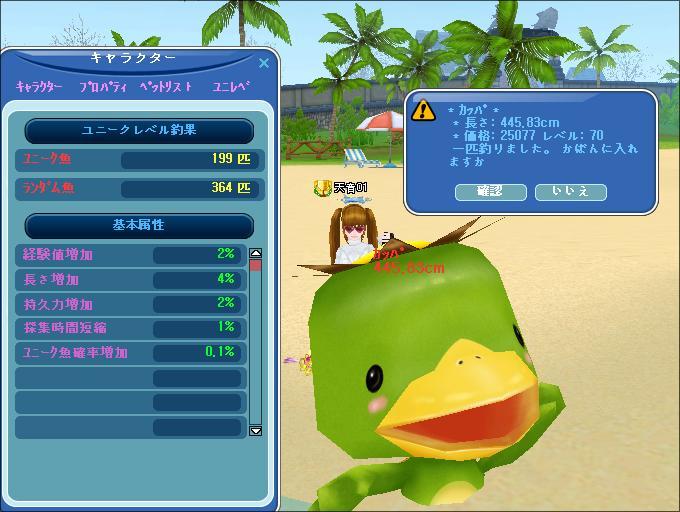Show the ペットリスト tab
The width and height of the screenshot is (680, 512).
(x=165, y=87)
